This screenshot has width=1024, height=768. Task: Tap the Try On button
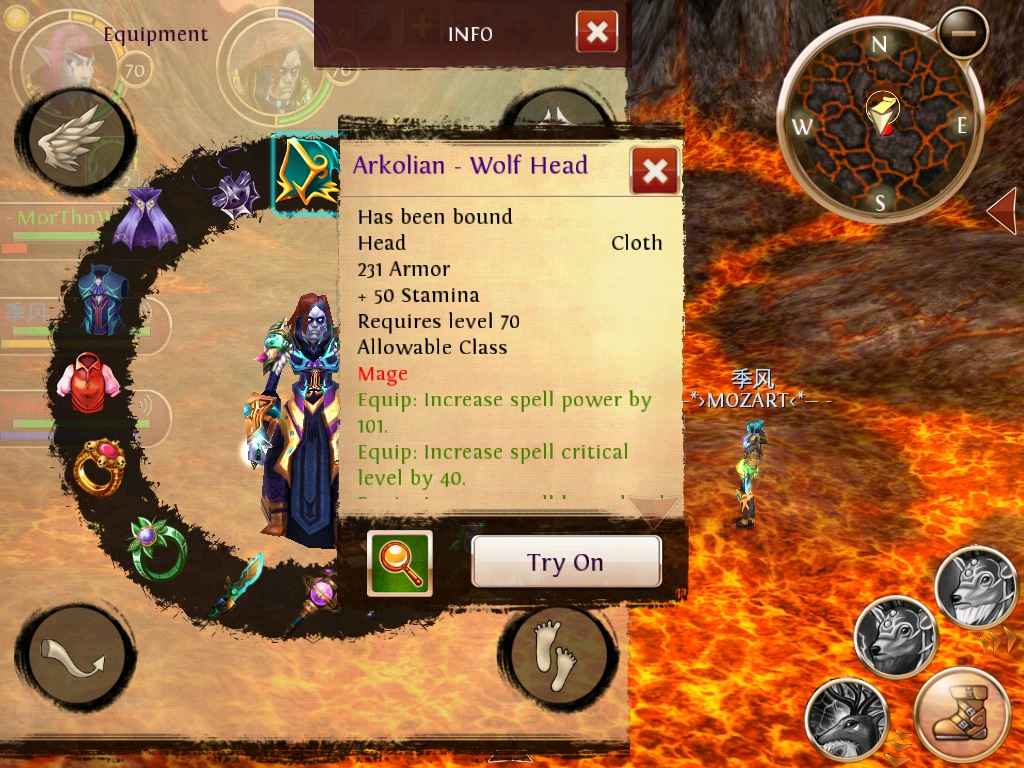click(566, 562)
